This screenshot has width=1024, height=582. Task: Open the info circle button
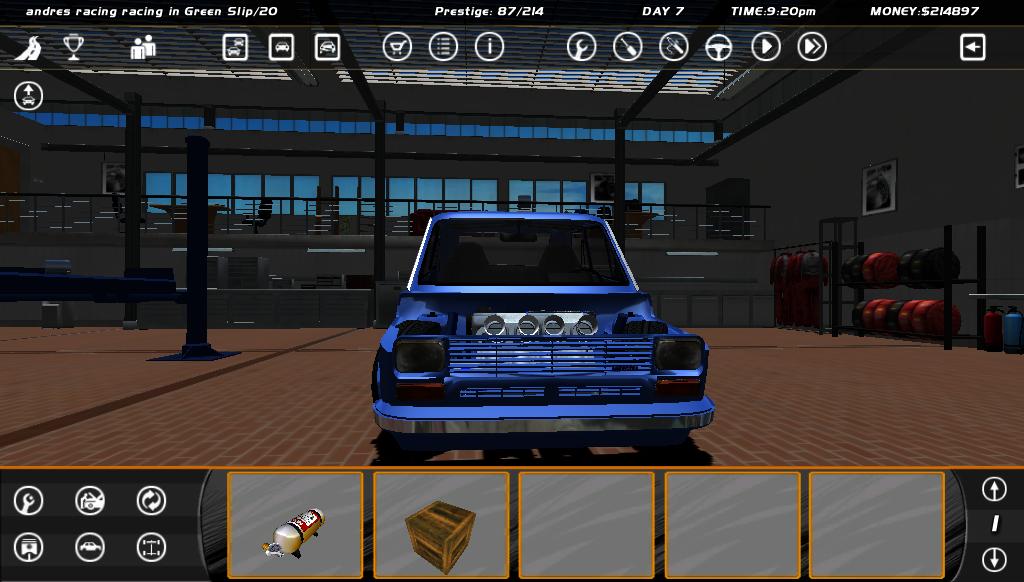click(489, 47)
